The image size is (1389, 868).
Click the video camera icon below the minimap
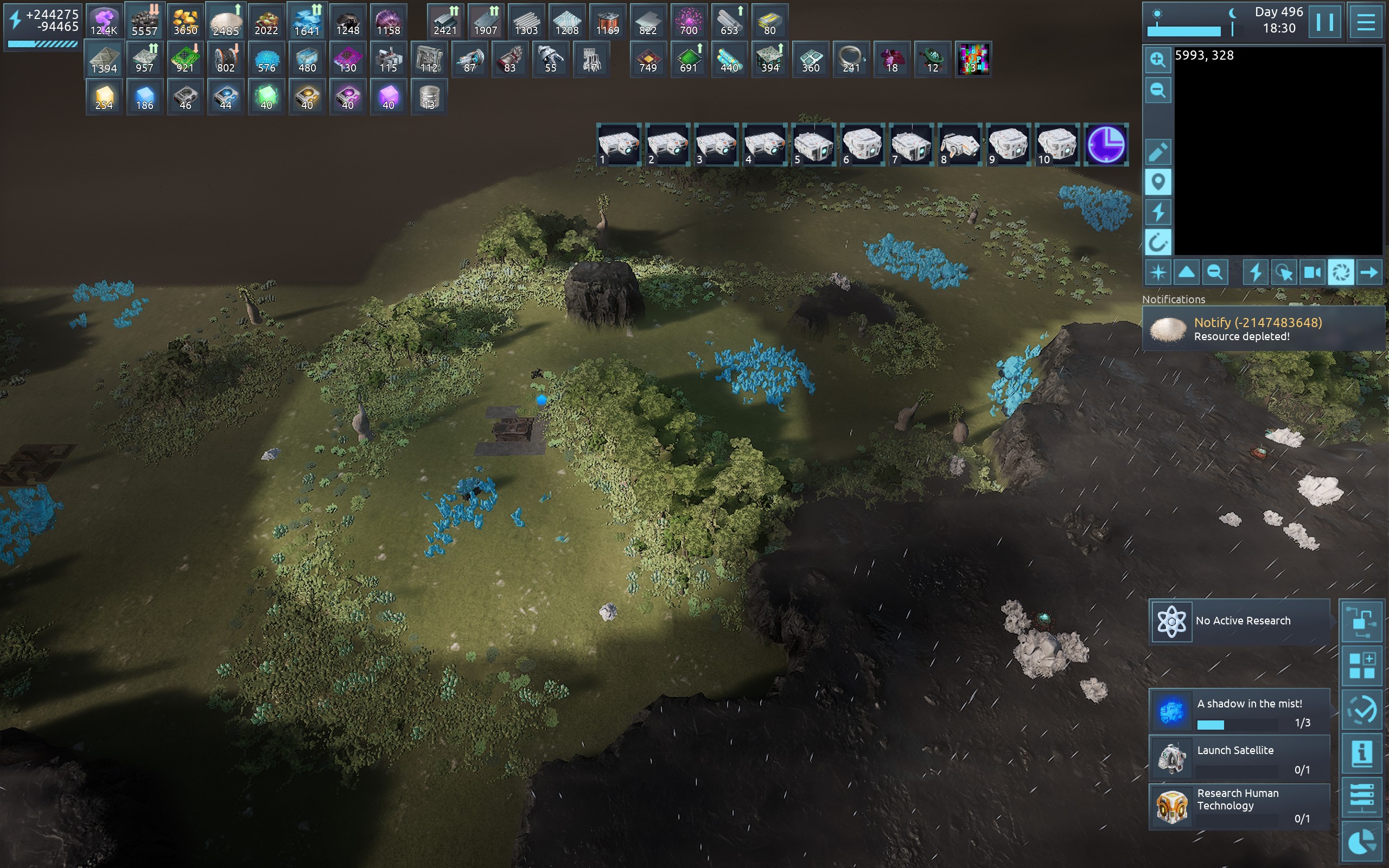coord(1312,272)
